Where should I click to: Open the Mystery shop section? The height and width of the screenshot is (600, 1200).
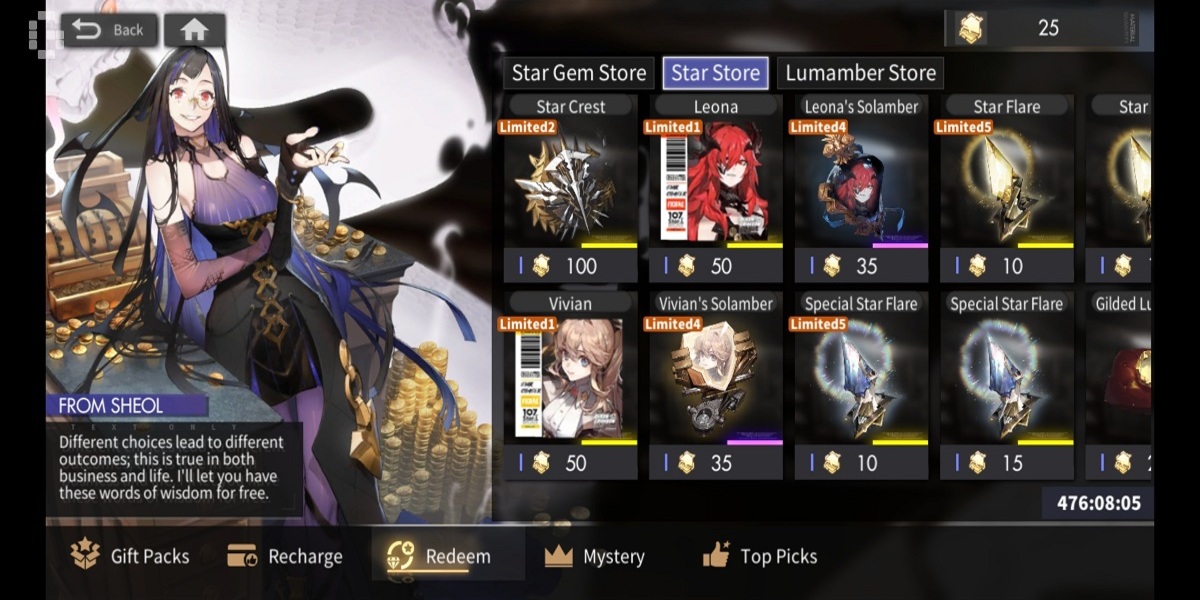point(595,556)
